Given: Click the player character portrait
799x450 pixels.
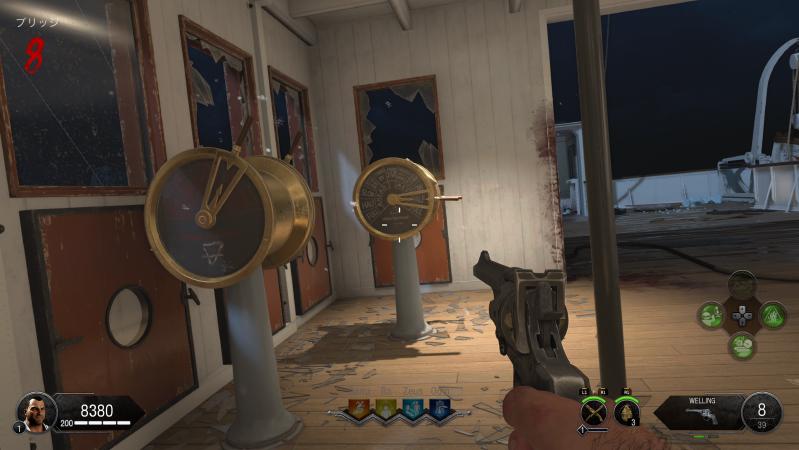Looking at the screenshot, I should 36,411.
